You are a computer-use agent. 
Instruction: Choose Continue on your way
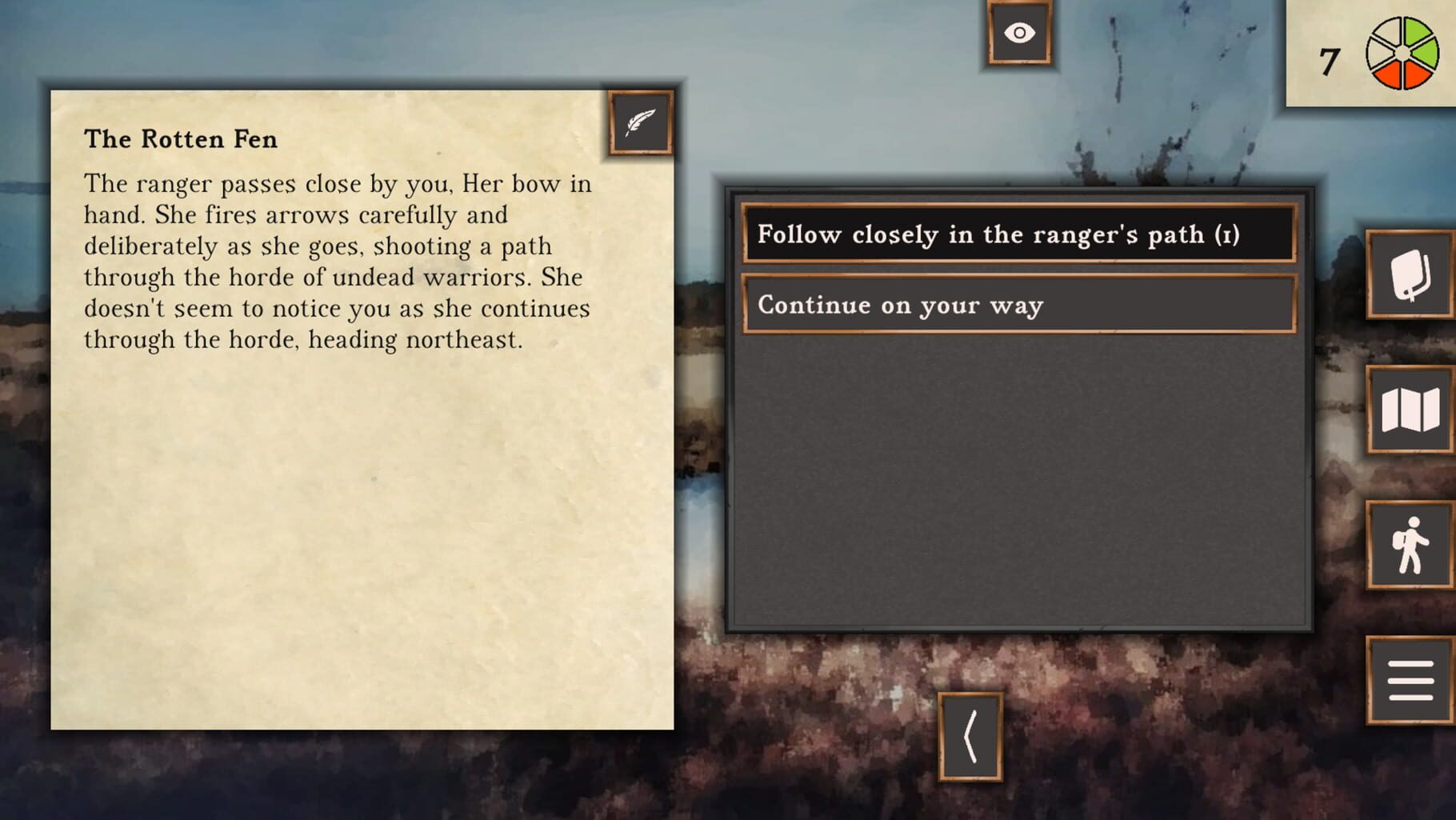tap(1018, 305)
